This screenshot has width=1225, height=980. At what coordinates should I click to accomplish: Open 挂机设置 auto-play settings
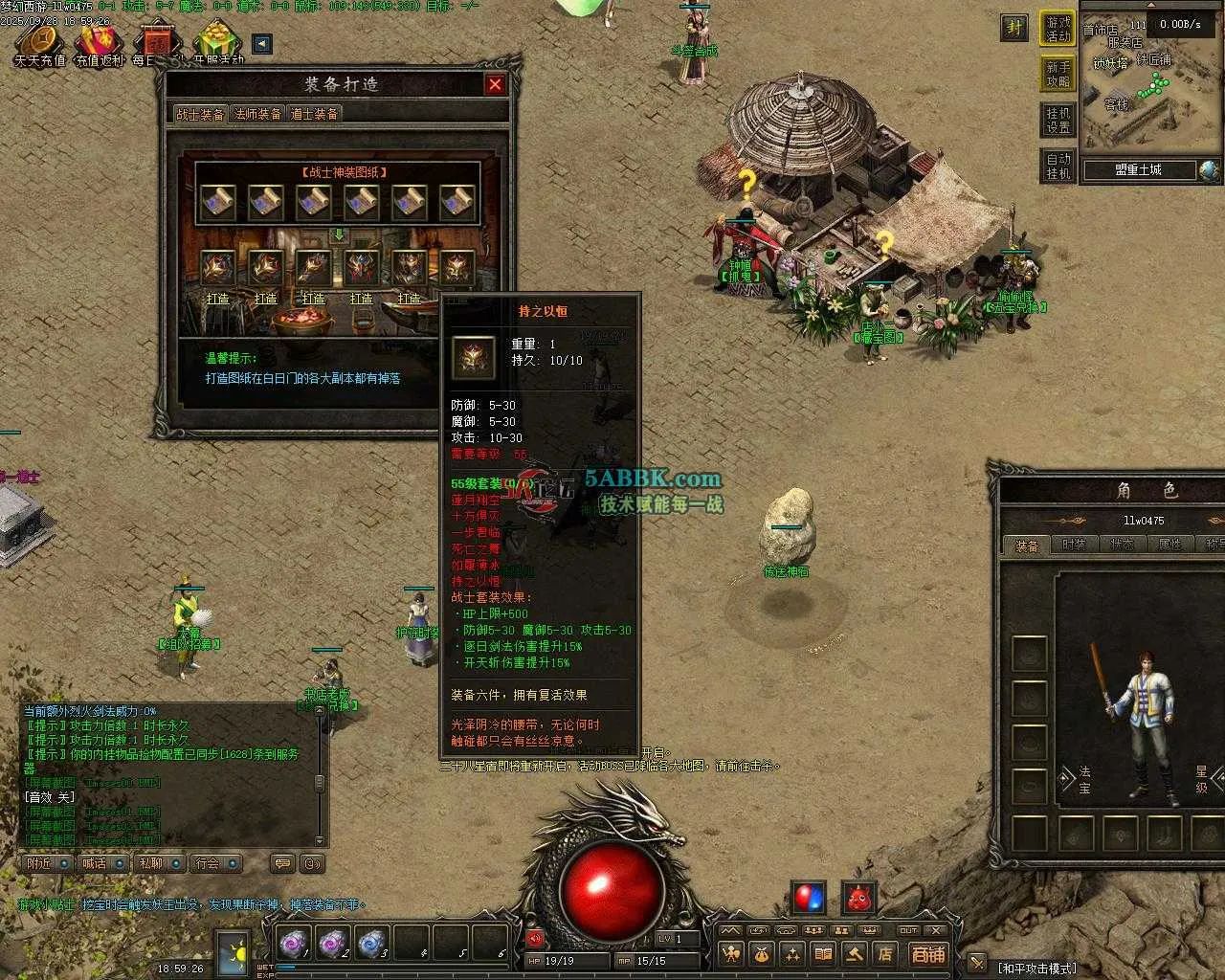(x=1058, y=120)
